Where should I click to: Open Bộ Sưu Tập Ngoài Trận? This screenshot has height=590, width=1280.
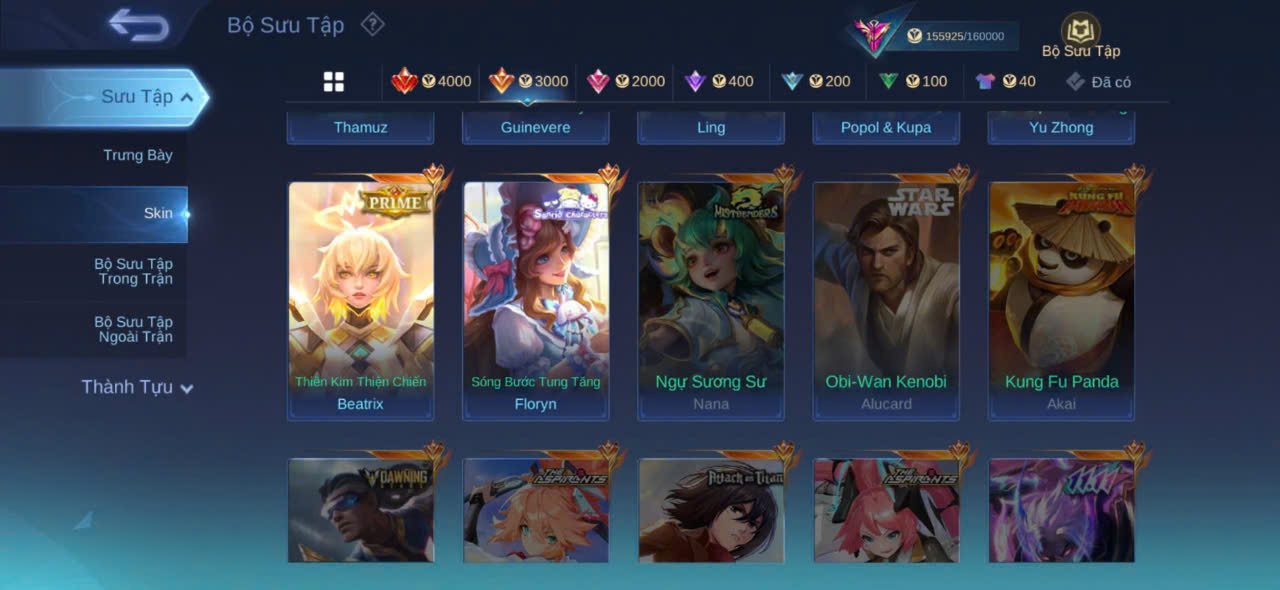[133, 329]
